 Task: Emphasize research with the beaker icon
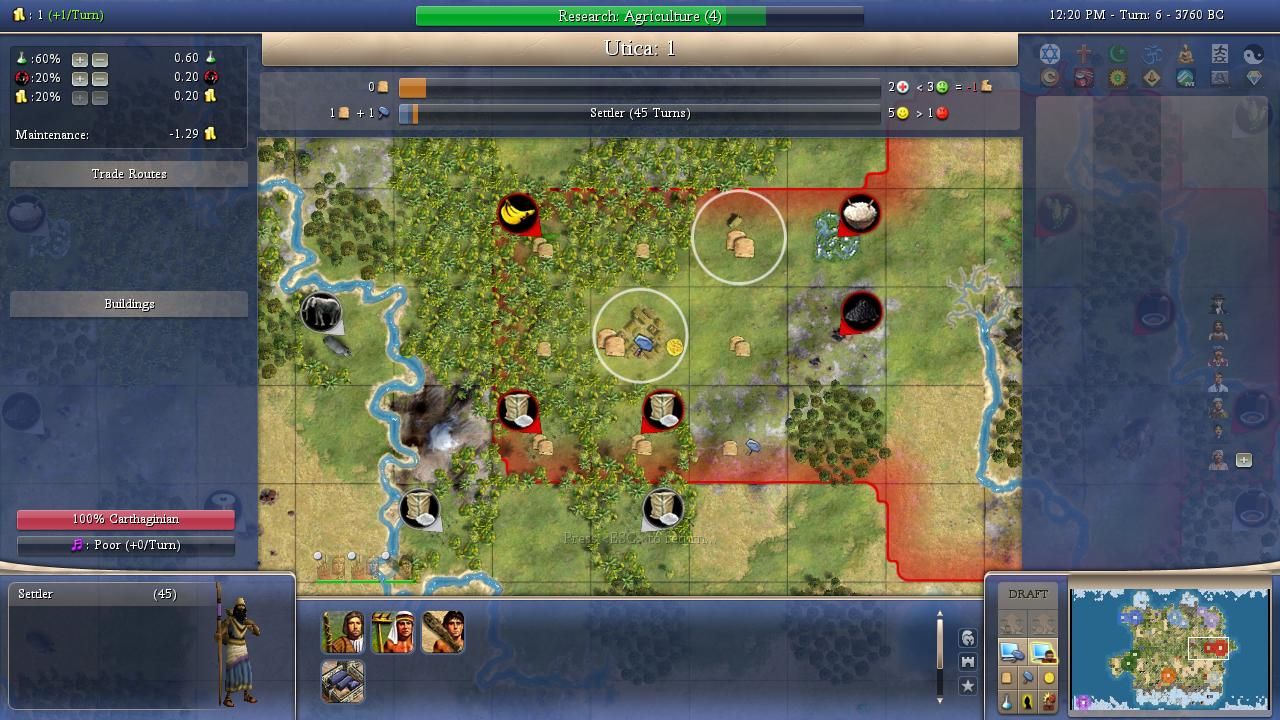pos(1007,702)
